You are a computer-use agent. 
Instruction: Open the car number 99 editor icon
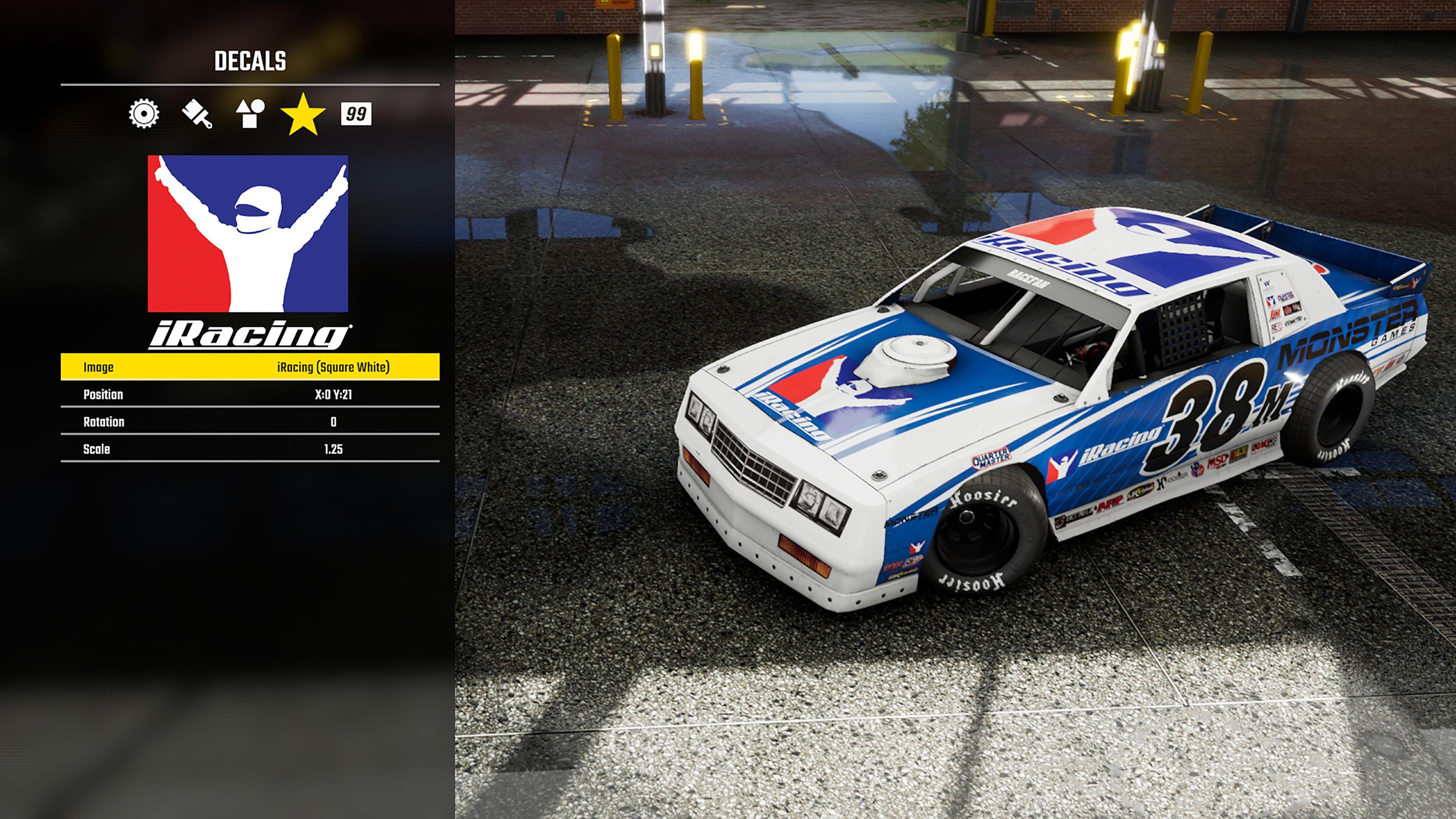click(358, 115)
